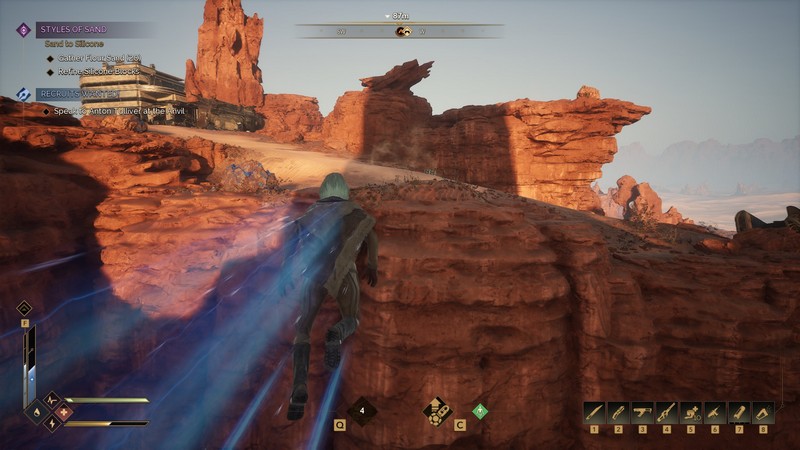Select the item in hotbar slot 8
This screenshot has height=450, width=800.
point(764,412)
